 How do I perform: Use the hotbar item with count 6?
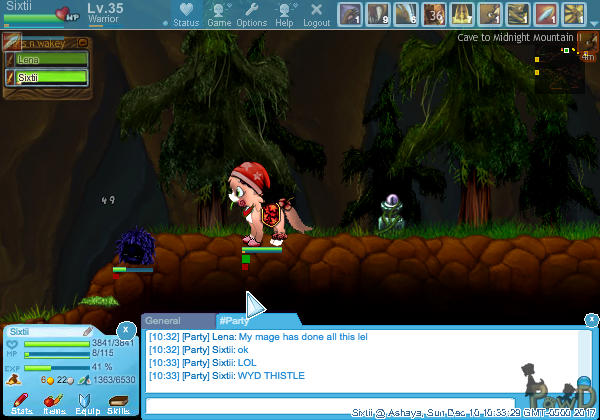pos(405,14)
